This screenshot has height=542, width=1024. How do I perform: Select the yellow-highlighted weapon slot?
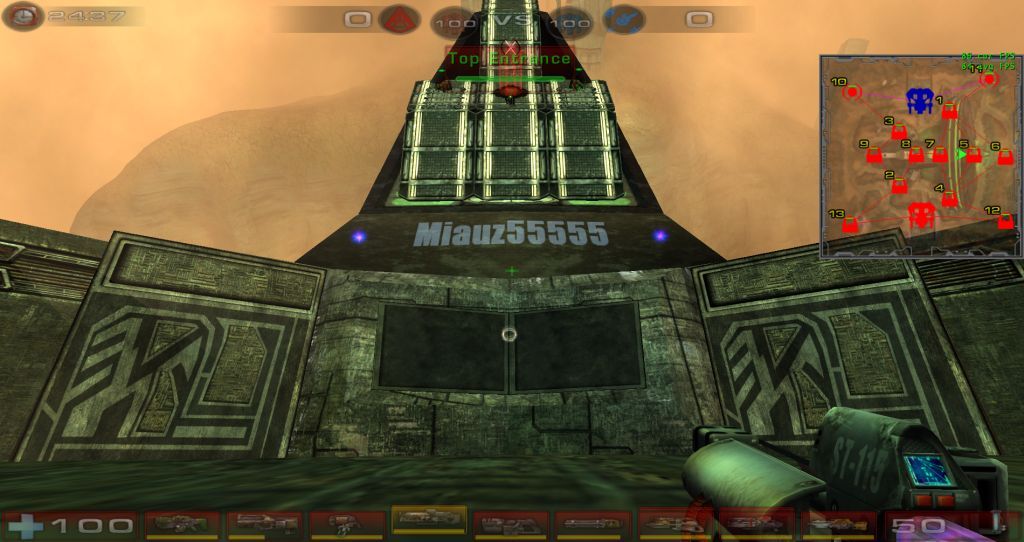pyautogui.click(x=429, y=521)
